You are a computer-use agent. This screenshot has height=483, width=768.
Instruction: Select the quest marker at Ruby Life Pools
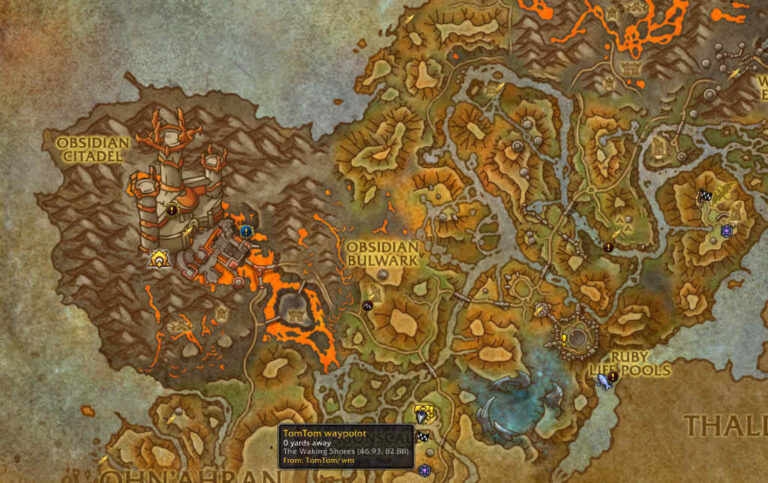(x=613, y=376)
